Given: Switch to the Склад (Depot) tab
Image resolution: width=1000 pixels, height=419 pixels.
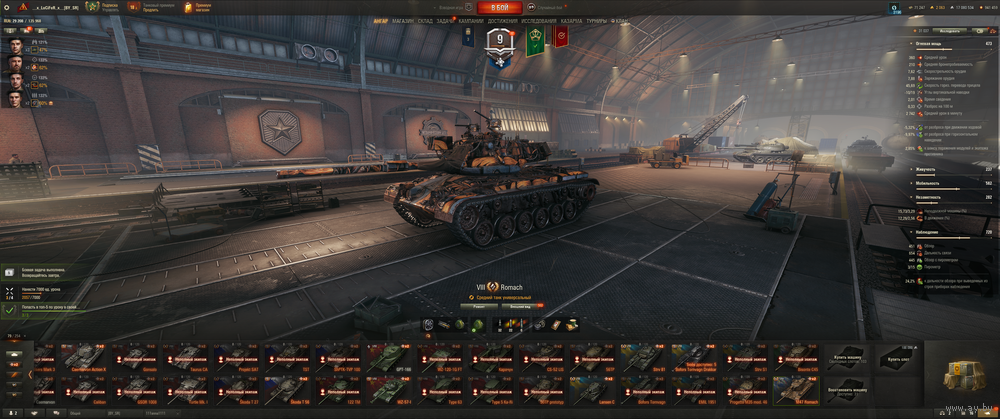Looking at the screenshot, I should coord(424,20).
